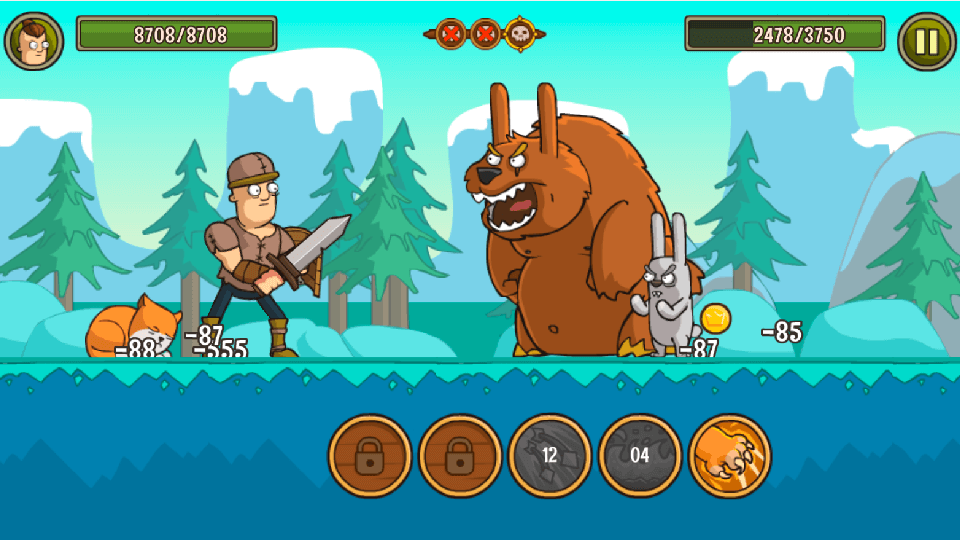Select the ability on 12 second cooldown
This screenshot has width=960, height=540.
point(549,456)
